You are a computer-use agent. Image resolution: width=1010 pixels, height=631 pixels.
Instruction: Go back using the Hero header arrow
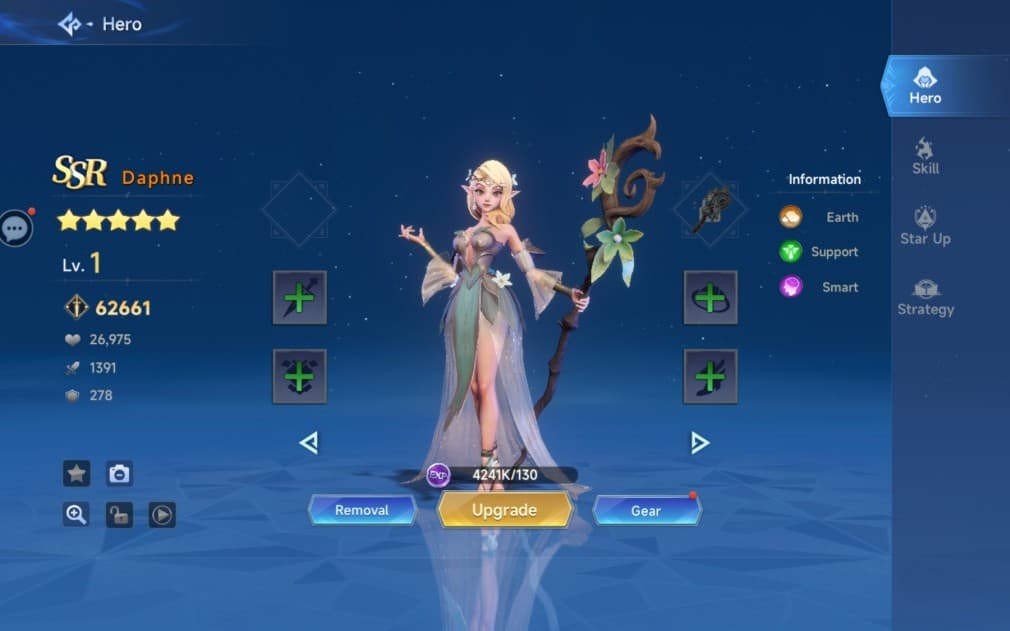tap(70, 24)
